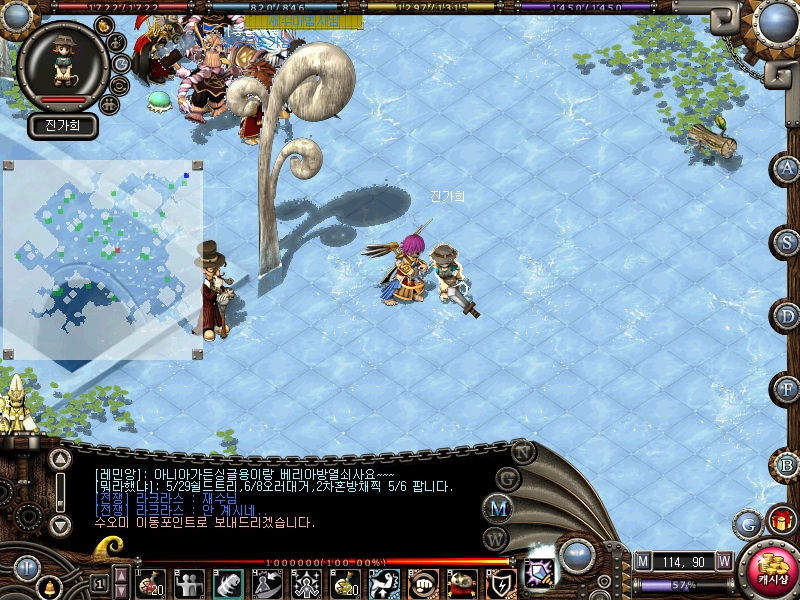Click the W button beside the coordinates
The height and width of the screenshot is (600, 800).
(723, 561)
